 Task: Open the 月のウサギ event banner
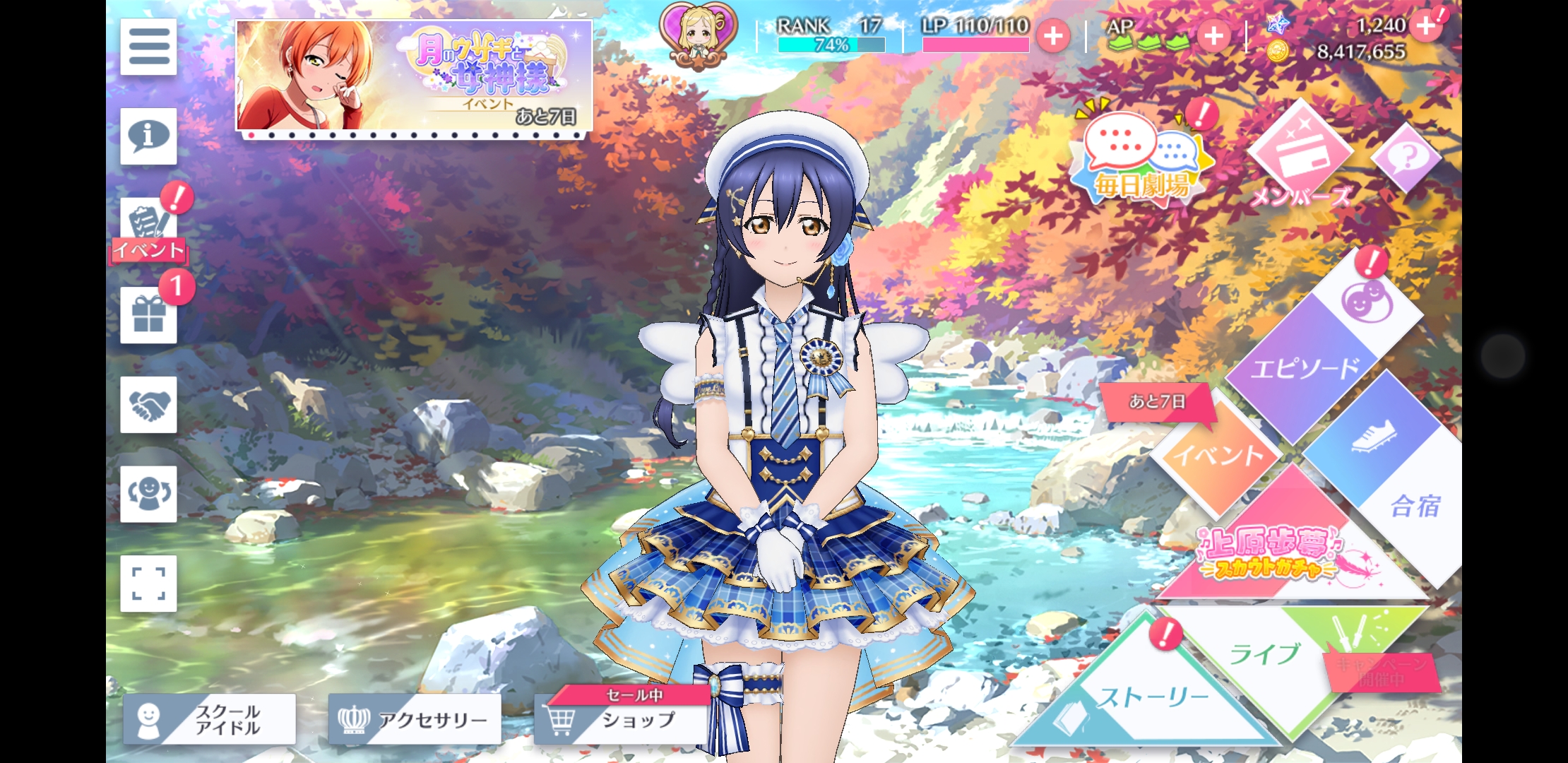414,76
